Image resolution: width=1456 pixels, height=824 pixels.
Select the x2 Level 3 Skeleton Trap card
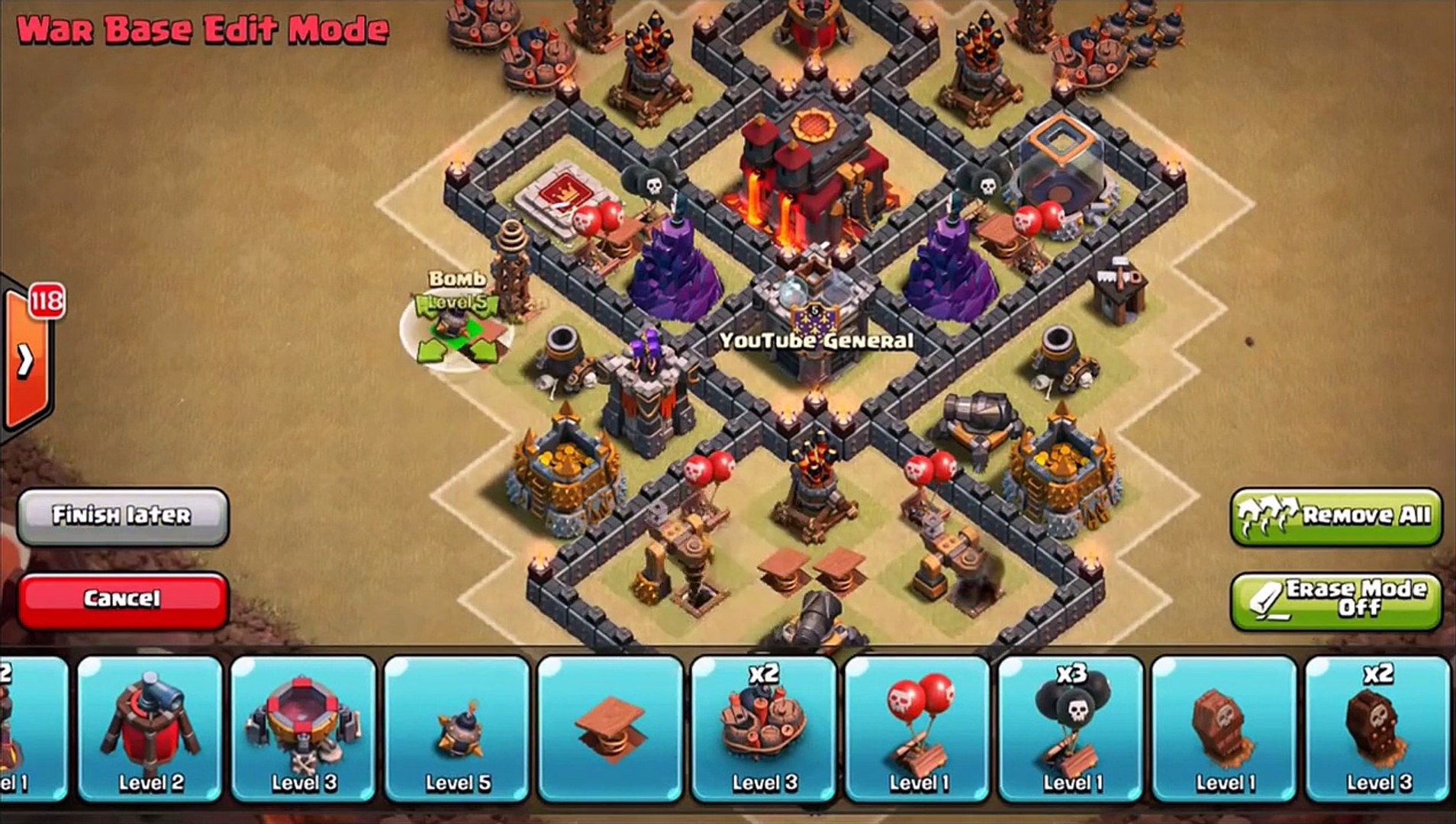point(1377,729)
